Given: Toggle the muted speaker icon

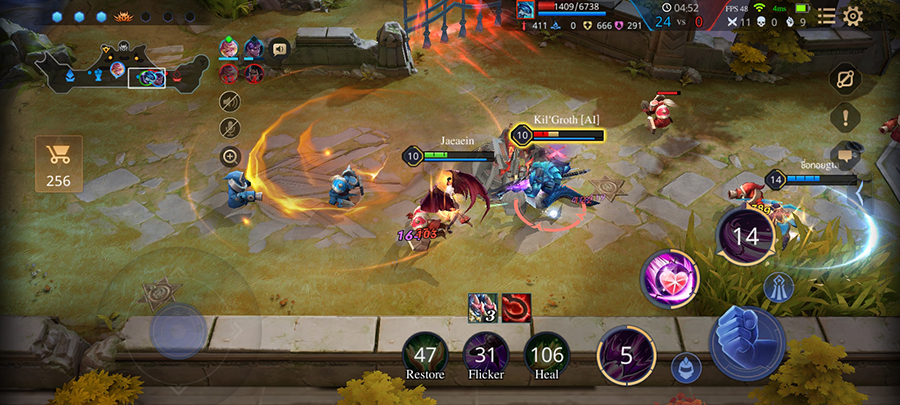Looking at the screenshot, I should point(230,101).
